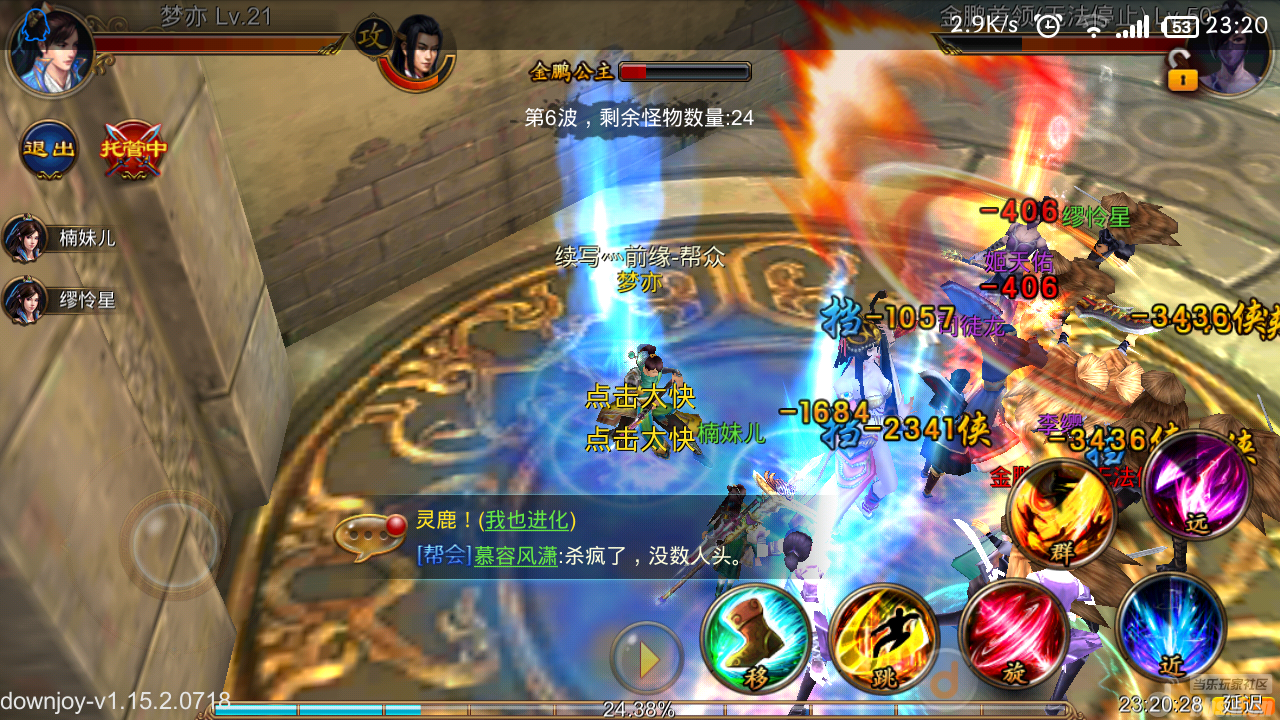
Task: Open the player portrait for 梦亦
Action: 52,50
